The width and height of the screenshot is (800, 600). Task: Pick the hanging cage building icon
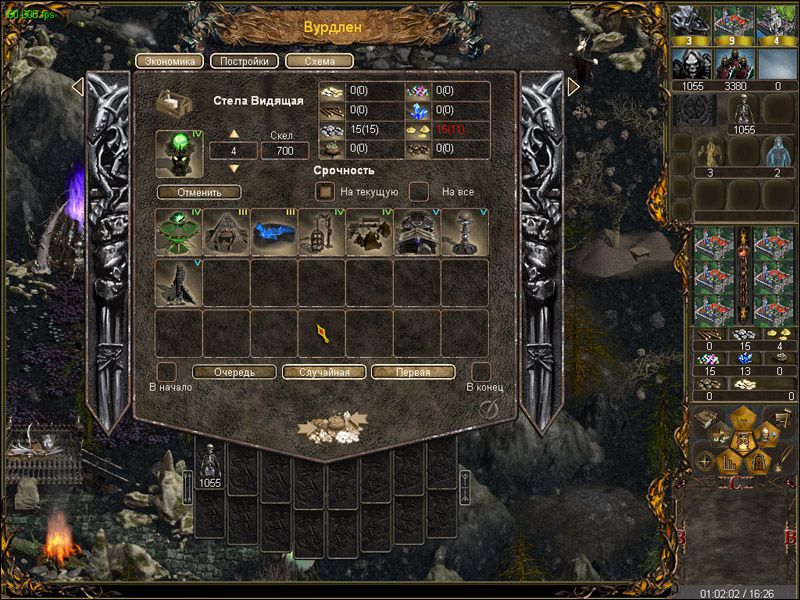point(322,233)
